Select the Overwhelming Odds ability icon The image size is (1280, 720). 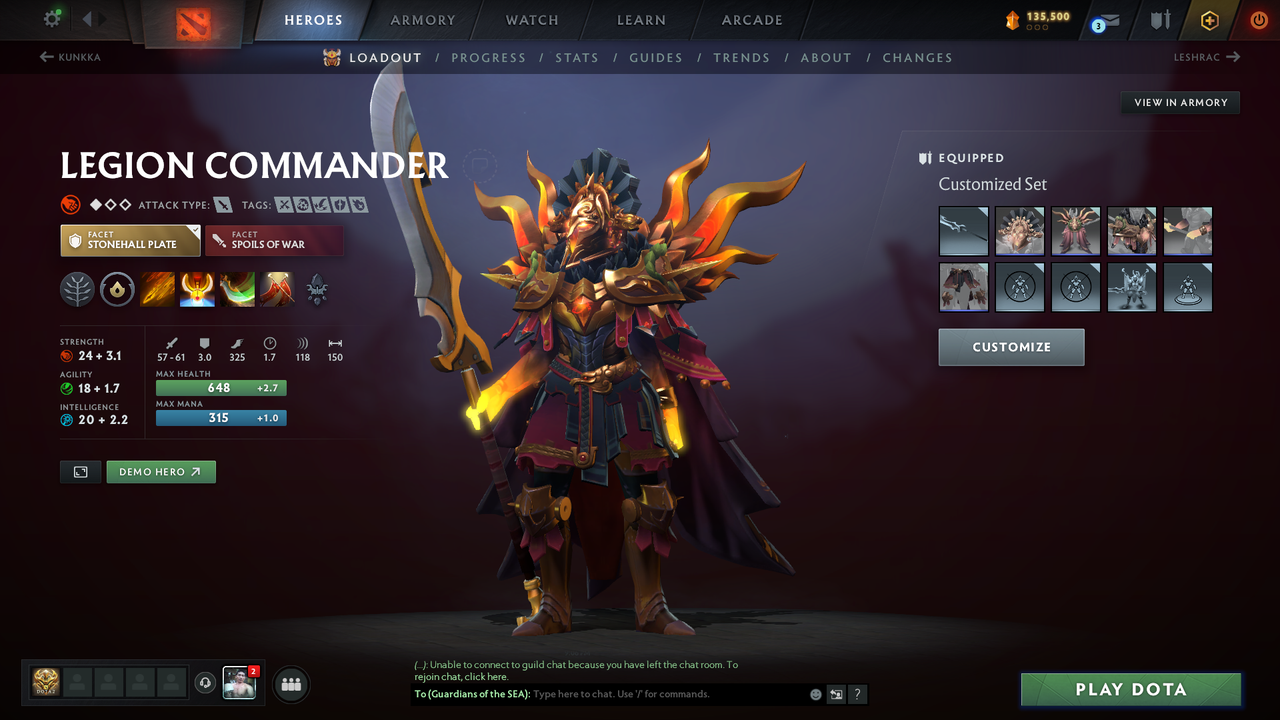[158, 290]
